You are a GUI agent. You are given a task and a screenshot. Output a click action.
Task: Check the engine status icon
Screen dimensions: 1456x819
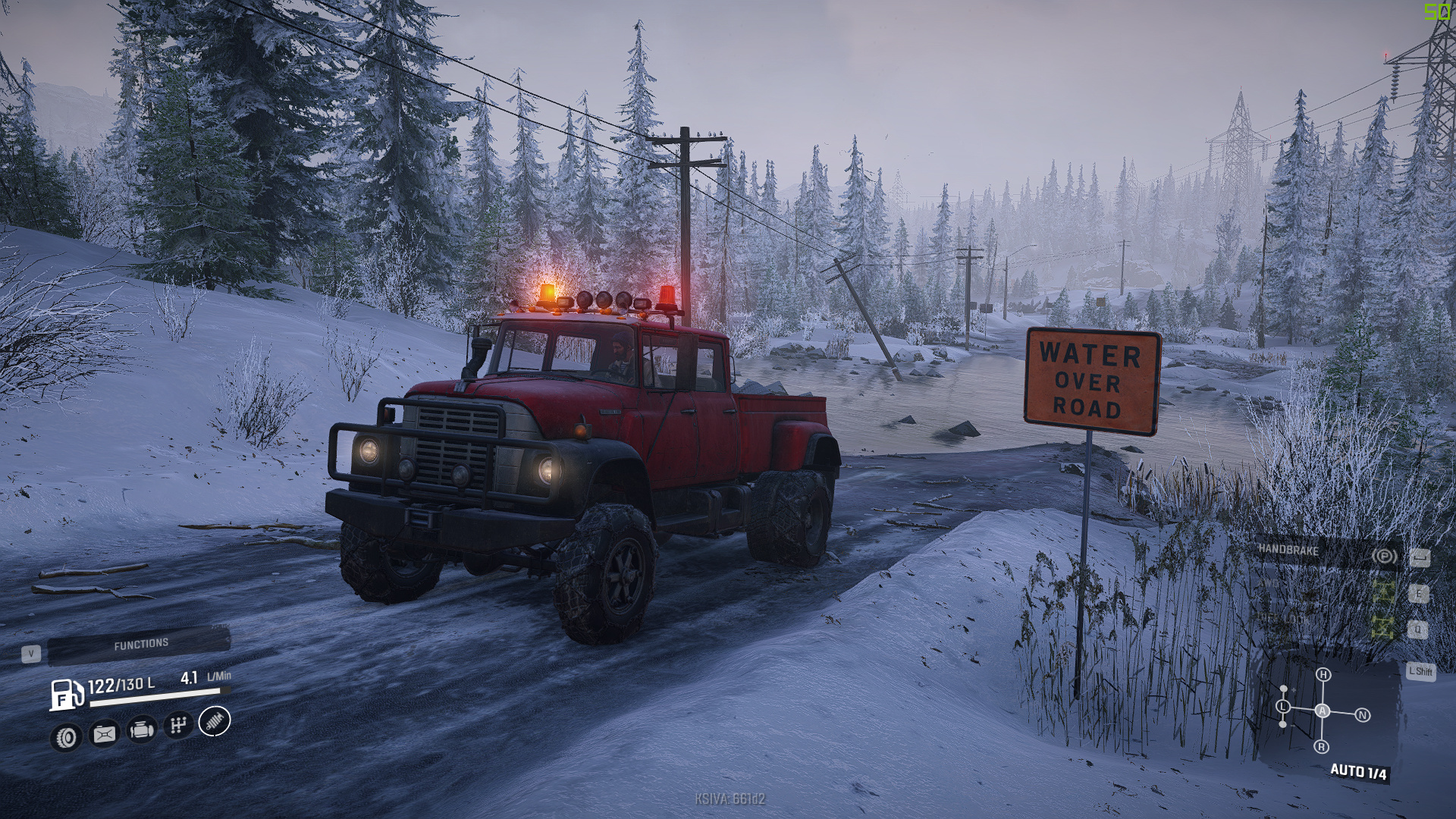coord(141,730)
